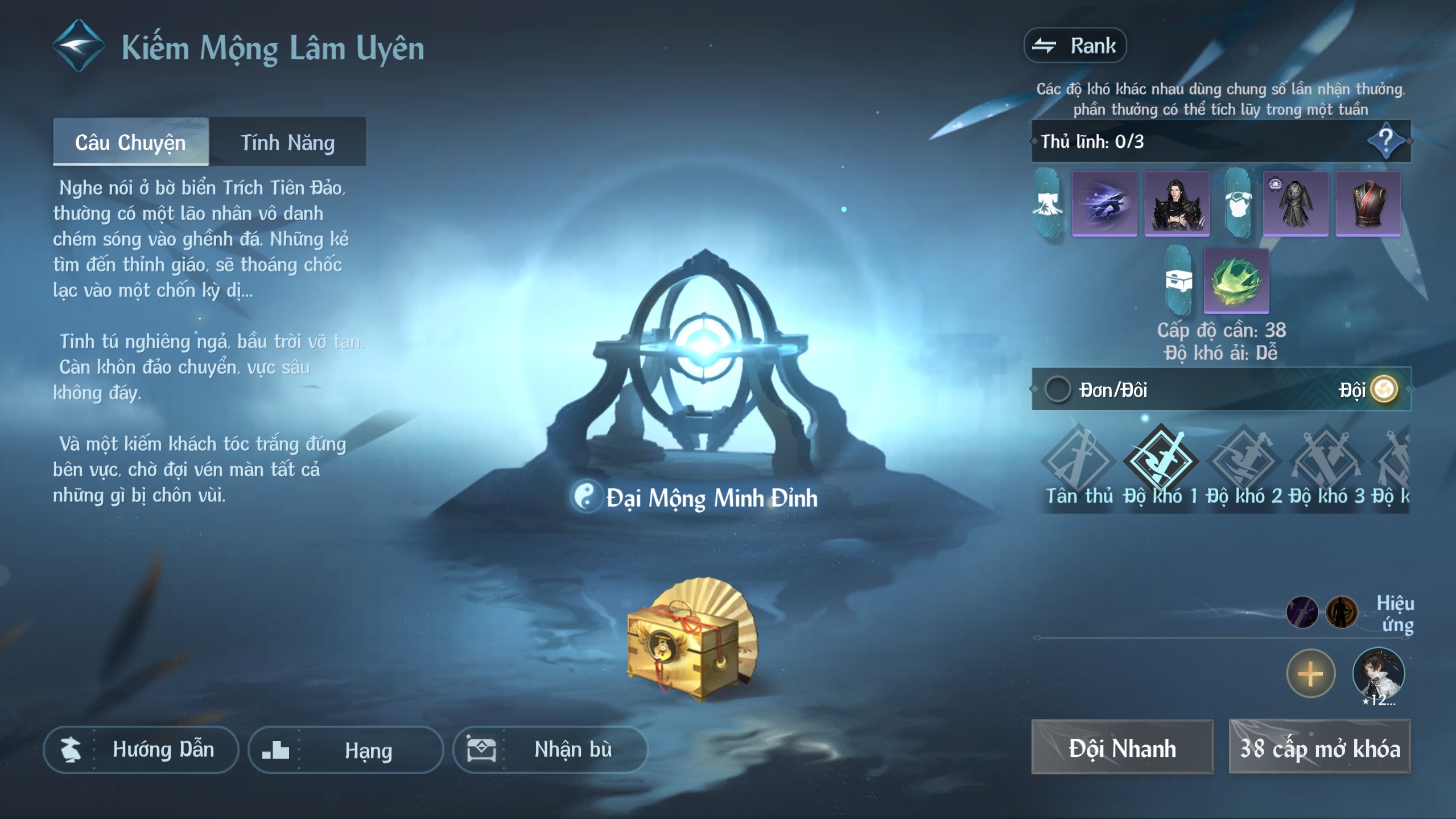This screenshot has height=819, width=1456.
Task: Choose the Độ khó 2 difficulty
Action: [x=1243, y=464]
